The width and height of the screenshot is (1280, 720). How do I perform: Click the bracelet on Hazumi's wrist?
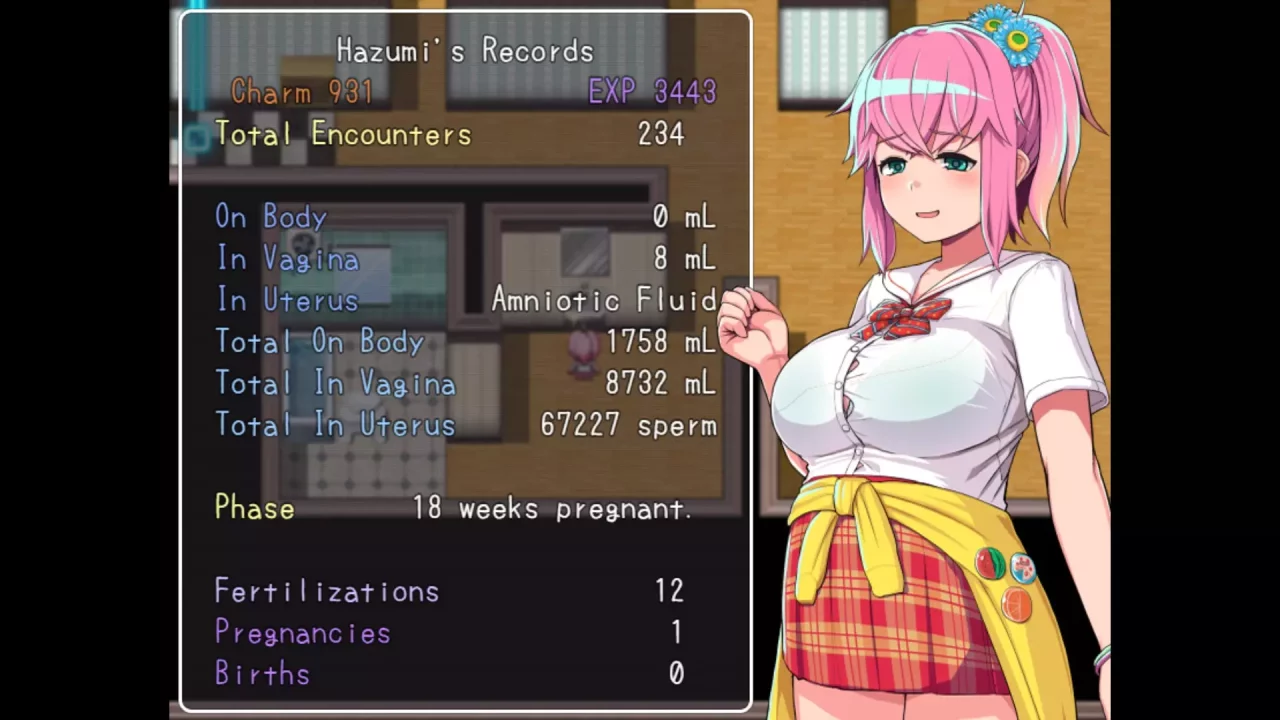1103,657
